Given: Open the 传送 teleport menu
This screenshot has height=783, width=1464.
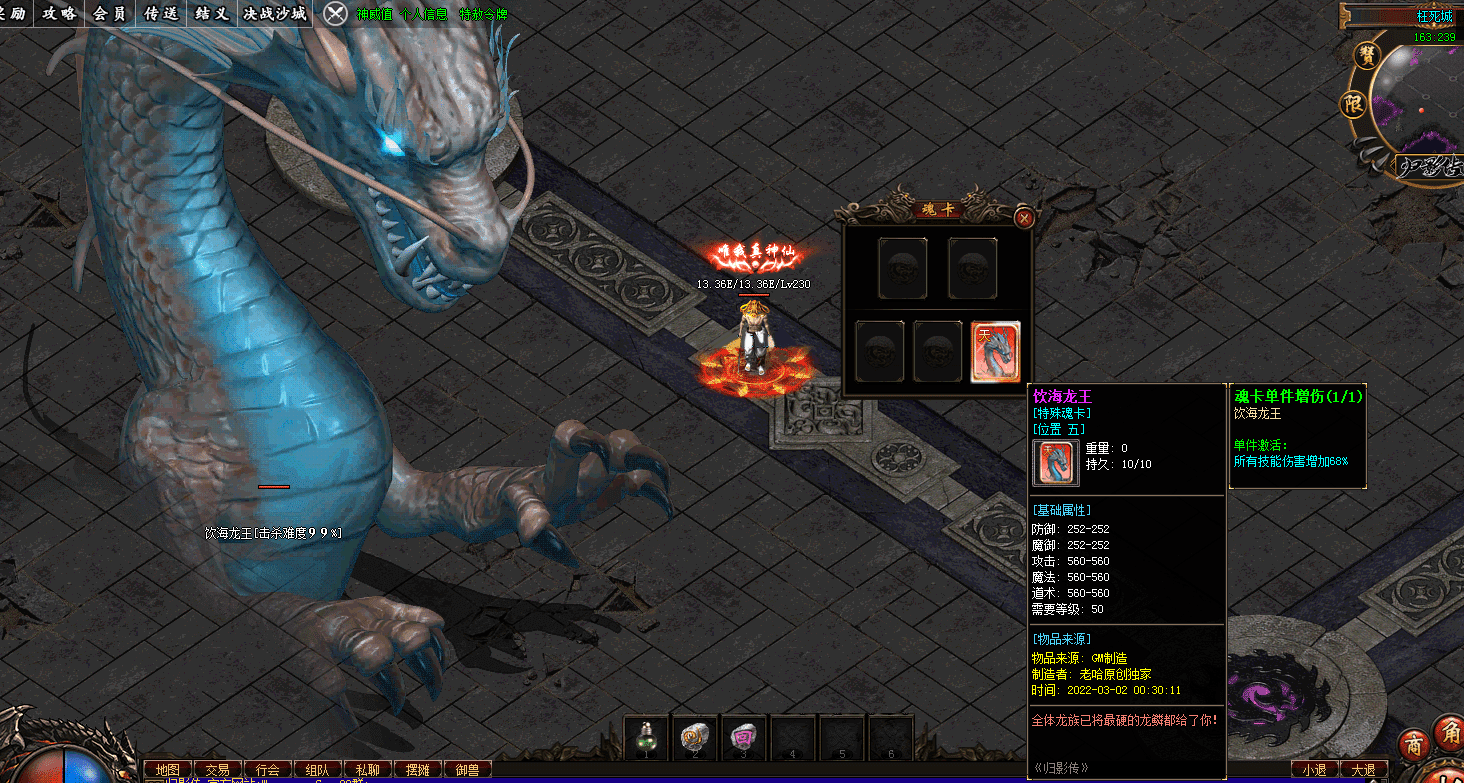Looking at the screenshot, I should [x=161, y=13].
